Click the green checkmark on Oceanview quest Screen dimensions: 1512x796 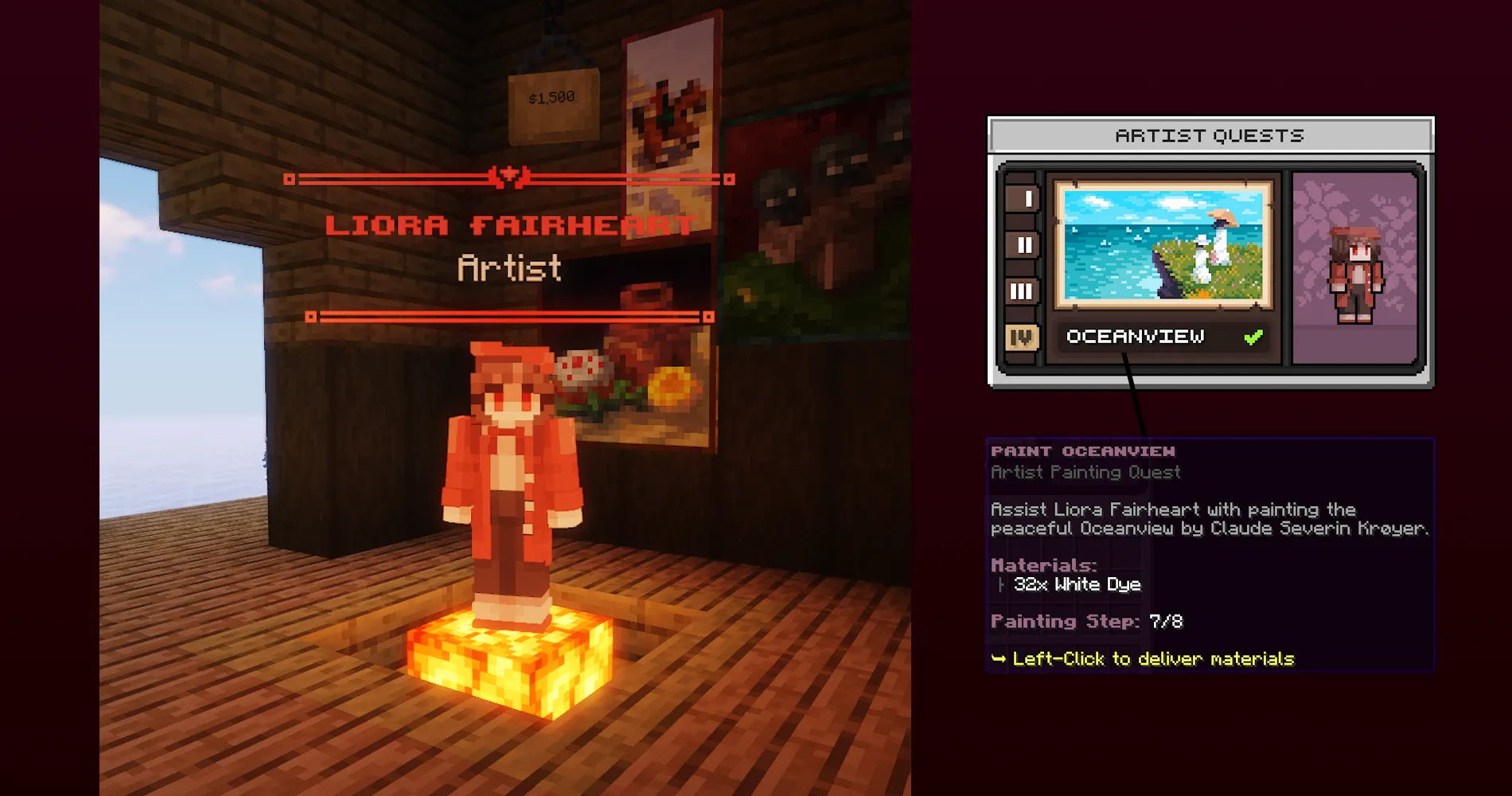tap(1255, 336)
